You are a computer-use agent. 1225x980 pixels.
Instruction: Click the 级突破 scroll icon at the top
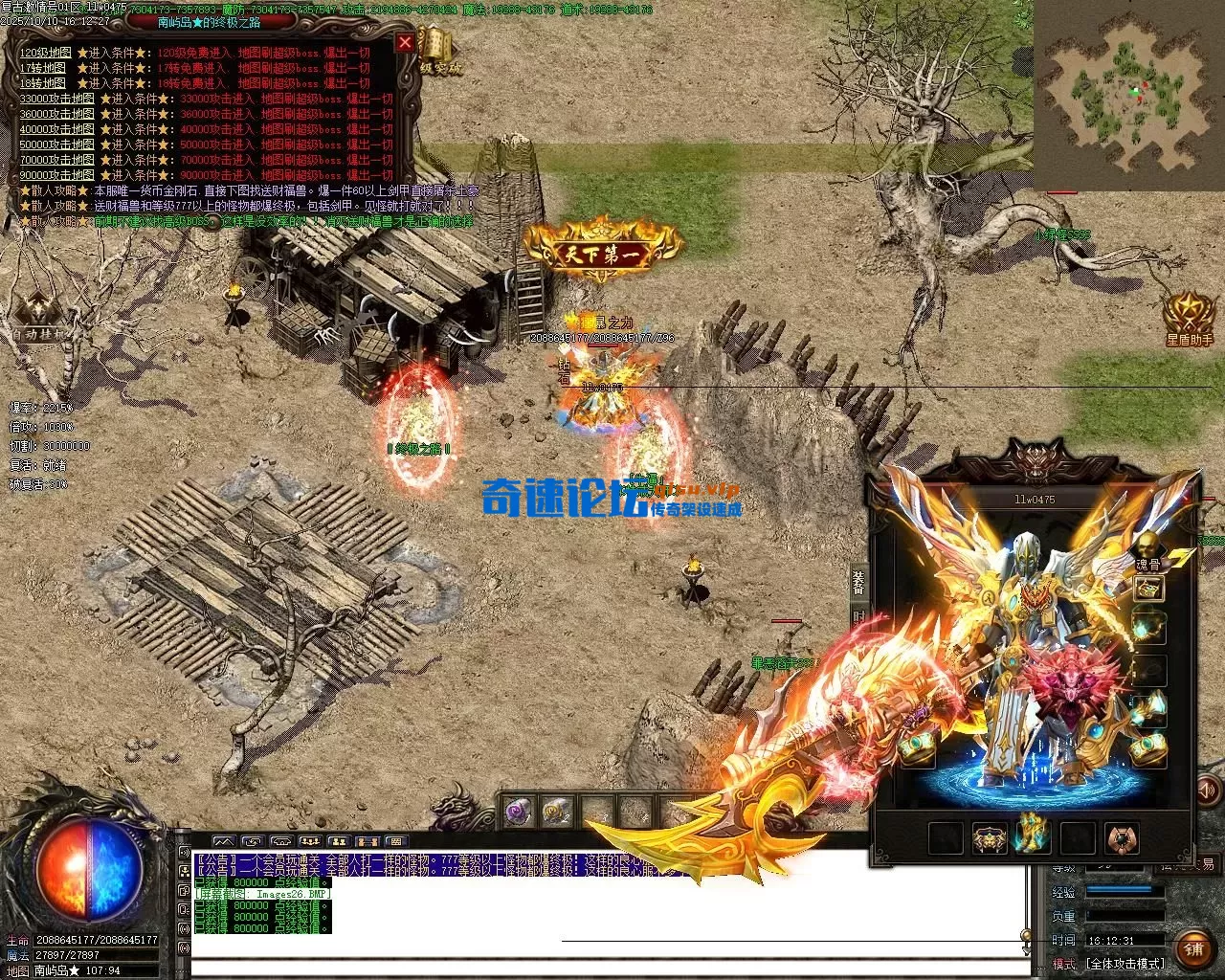(x=436, y=43)
